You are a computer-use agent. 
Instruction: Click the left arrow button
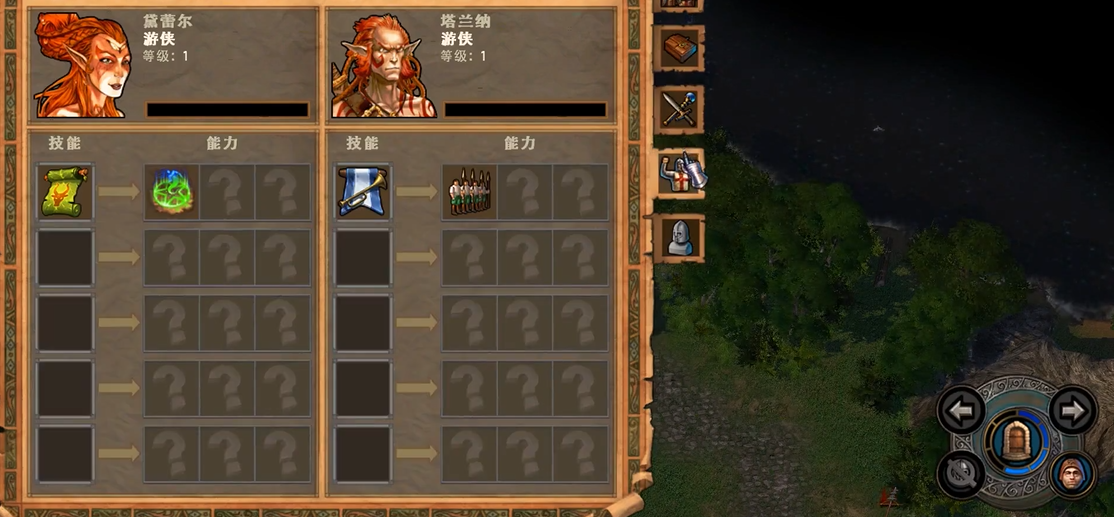click(x=962, y=410)
